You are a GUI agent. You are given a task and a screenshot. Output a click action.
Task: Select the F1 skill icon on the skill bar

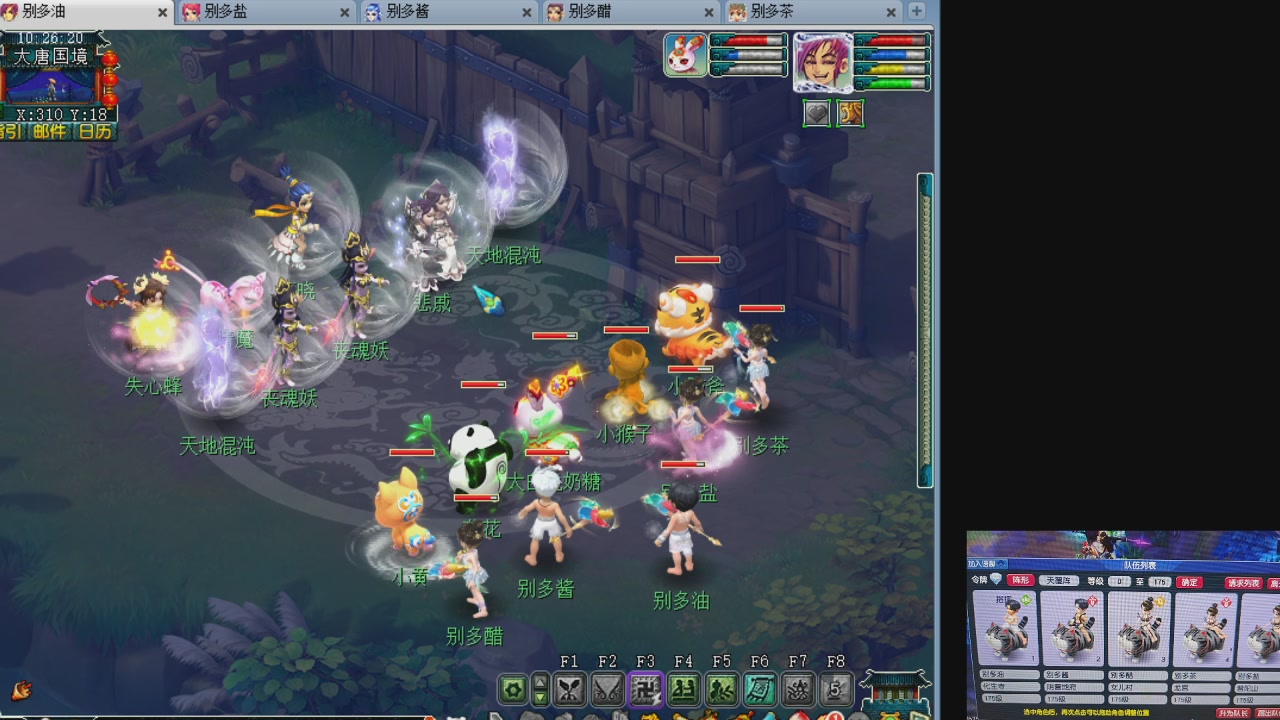(x=567, y=688)
